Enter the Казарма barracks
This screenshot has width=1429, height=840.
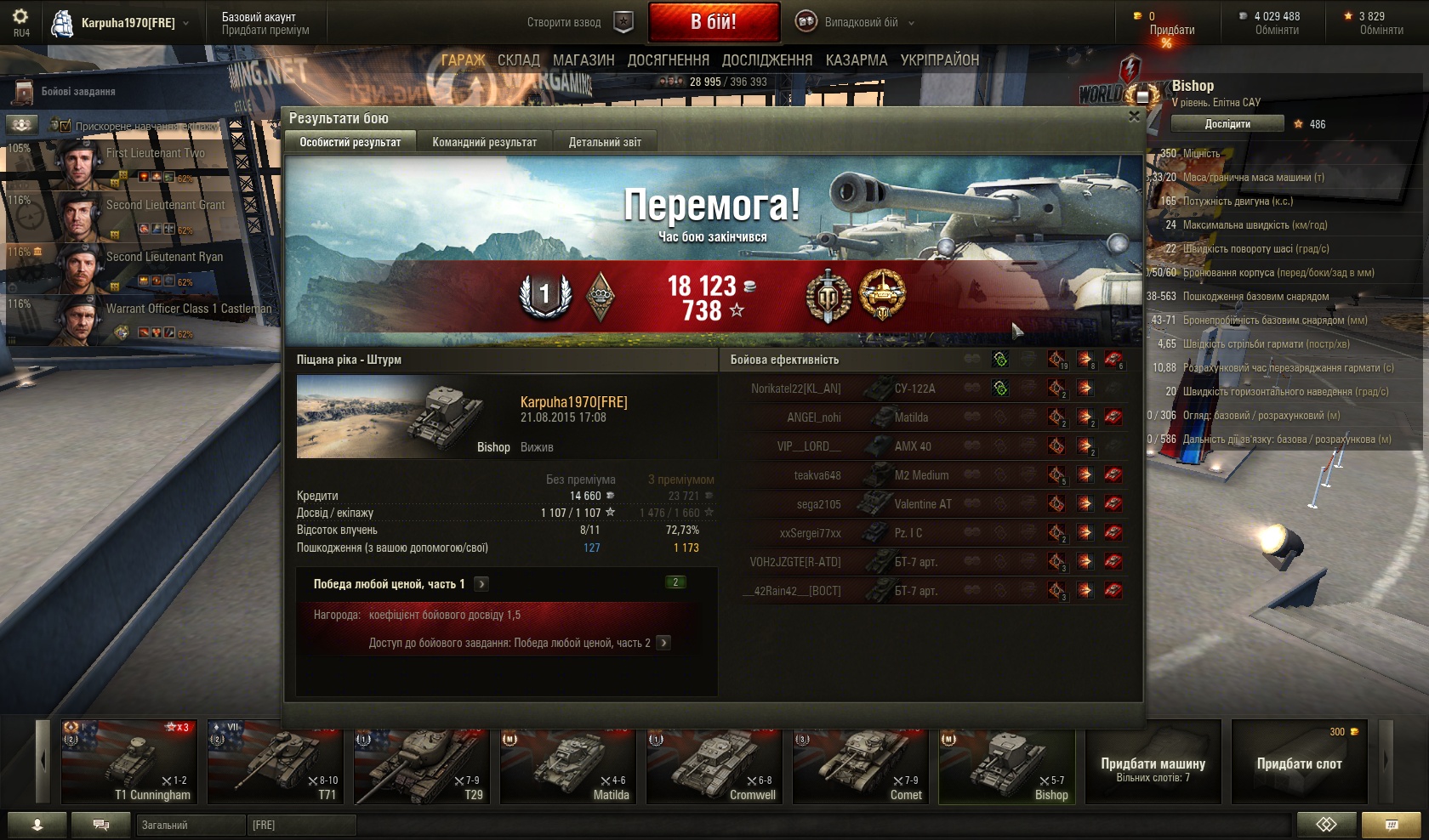point(856,60)
